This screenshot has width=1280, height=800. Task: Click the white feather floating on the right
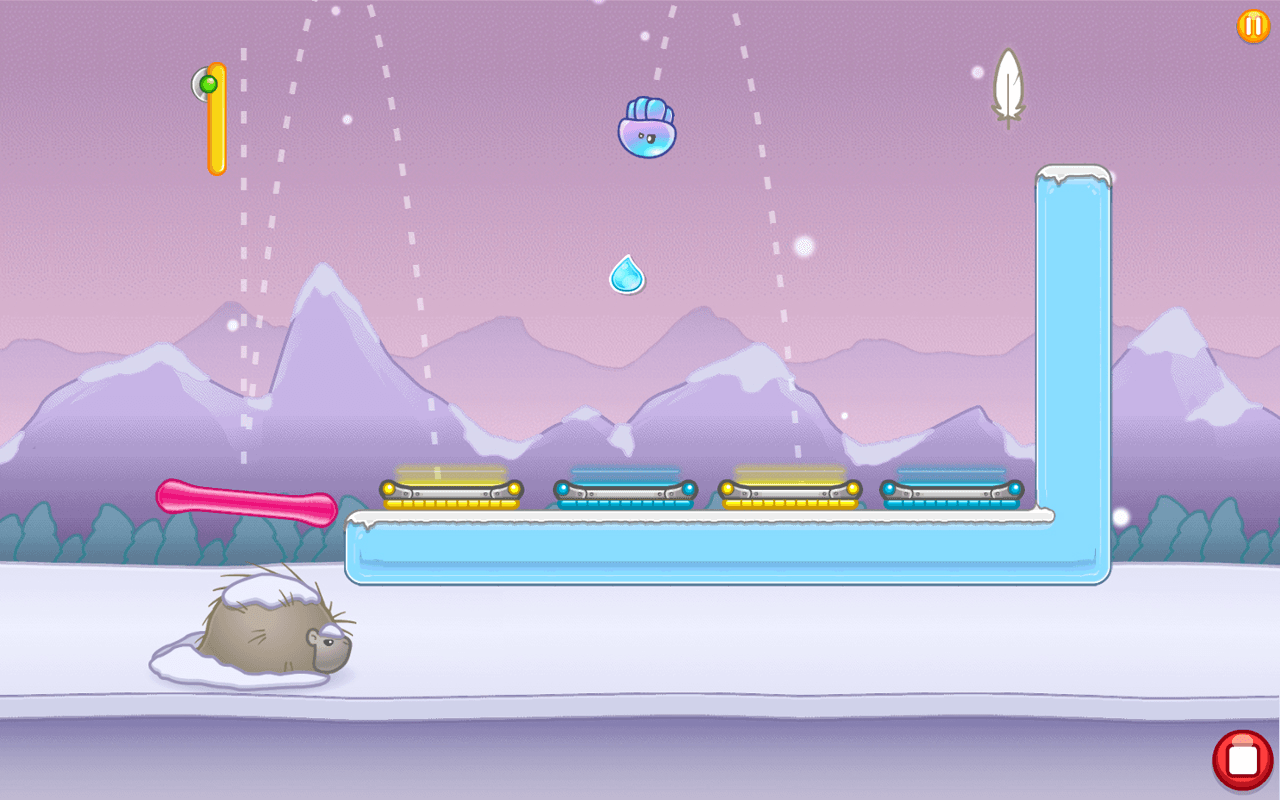click(x=1010, y=85)
